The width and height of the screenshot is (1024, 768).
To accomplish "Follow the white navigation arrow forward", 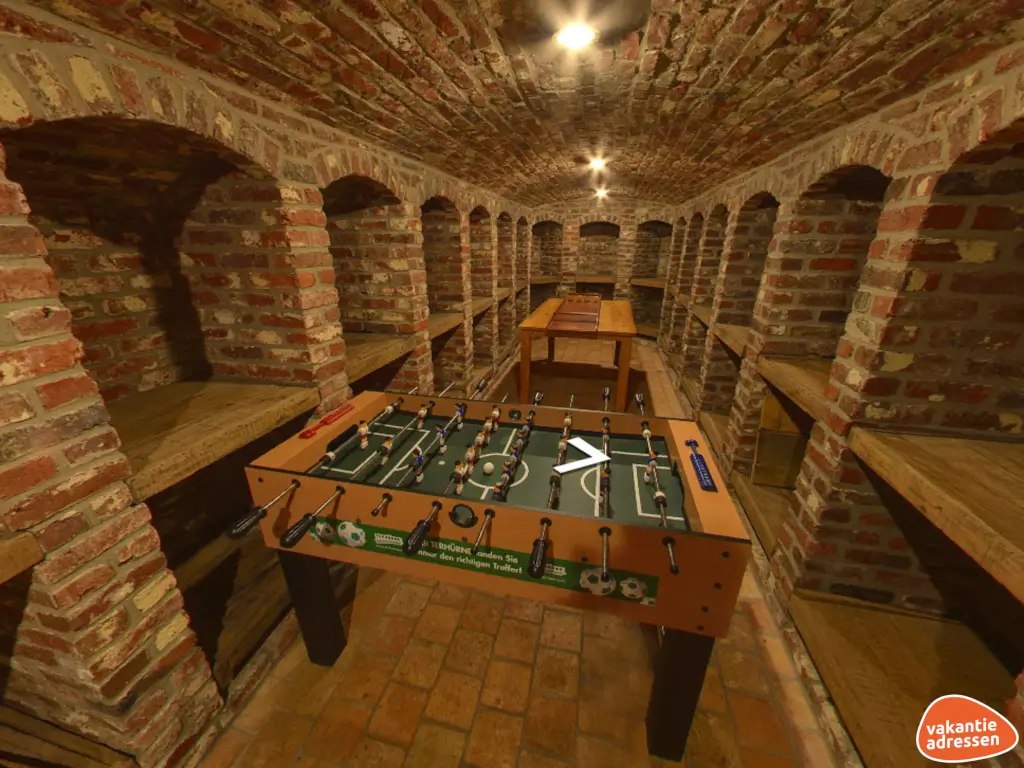I will 584,457.
